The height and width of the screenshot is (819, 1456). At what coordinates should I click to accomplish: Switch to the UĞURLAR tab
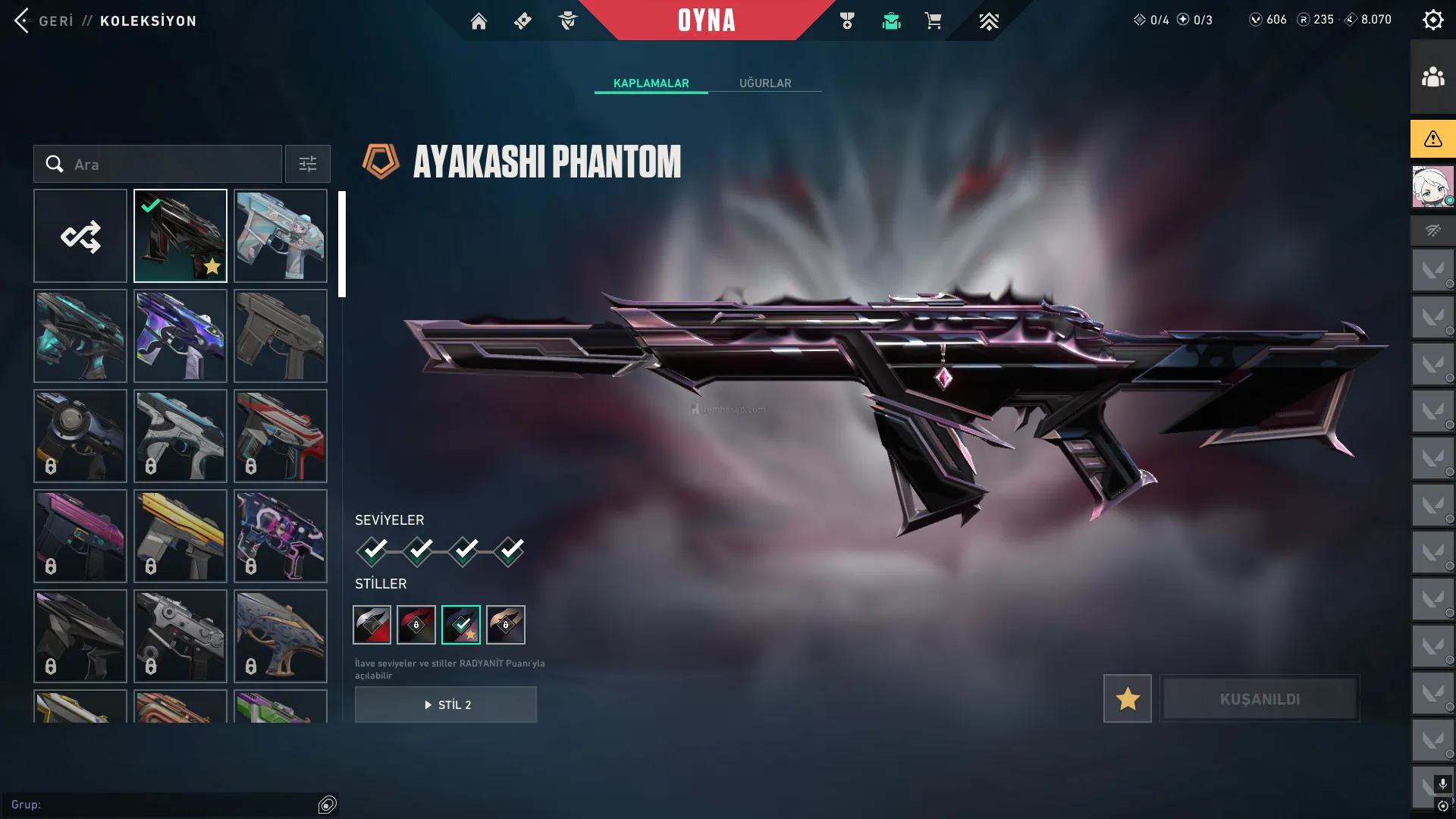tap(765, 83)
